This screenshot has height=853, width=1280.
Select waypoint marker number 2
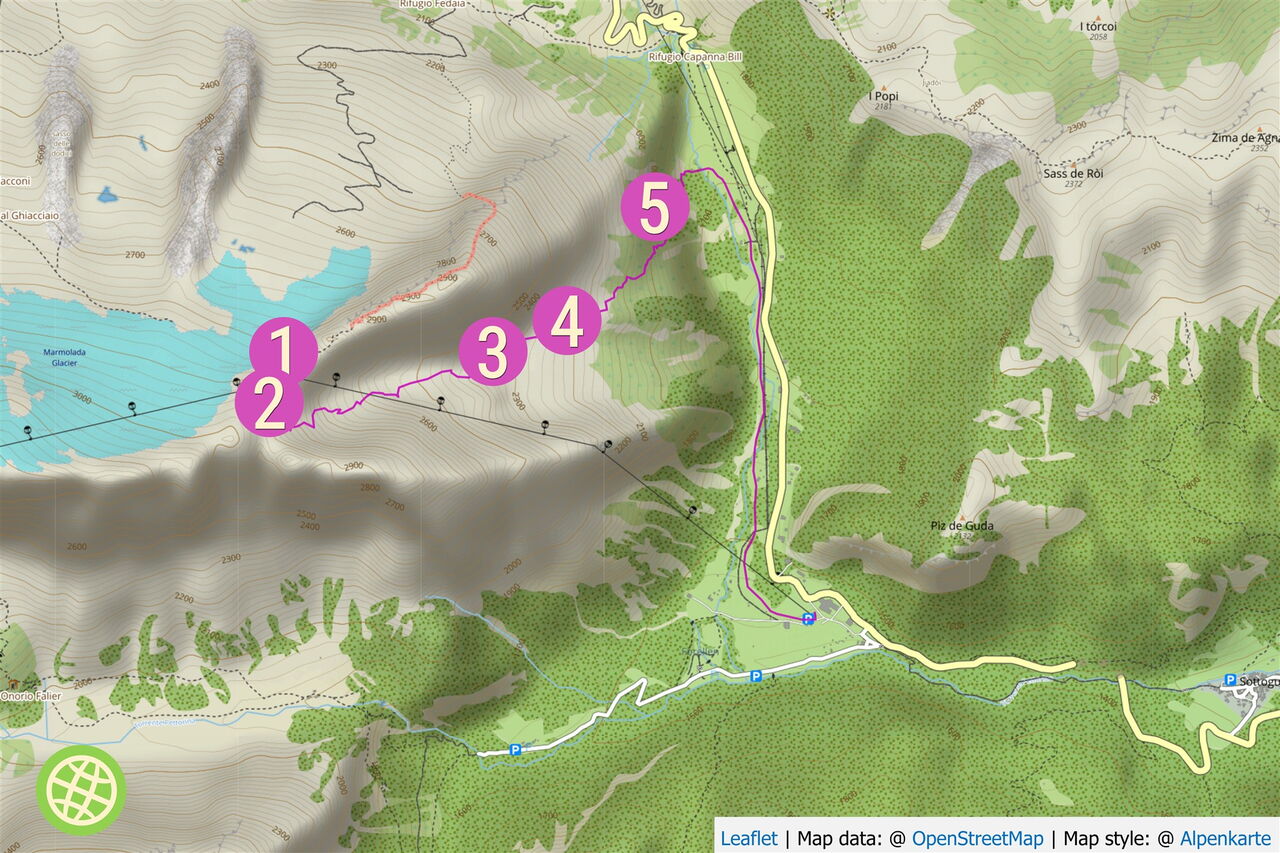tap(269, 404)
